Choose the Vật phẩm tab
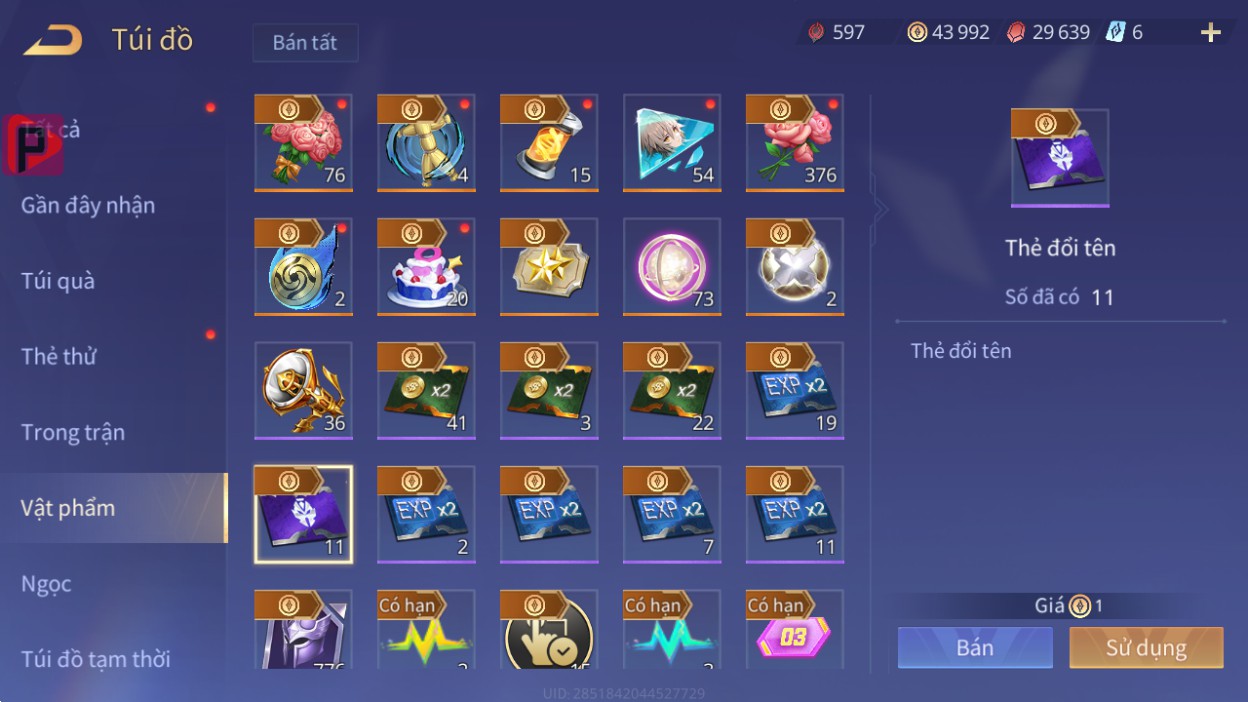The width and height of the screenshot is (1248, 702). click(68, 508)
